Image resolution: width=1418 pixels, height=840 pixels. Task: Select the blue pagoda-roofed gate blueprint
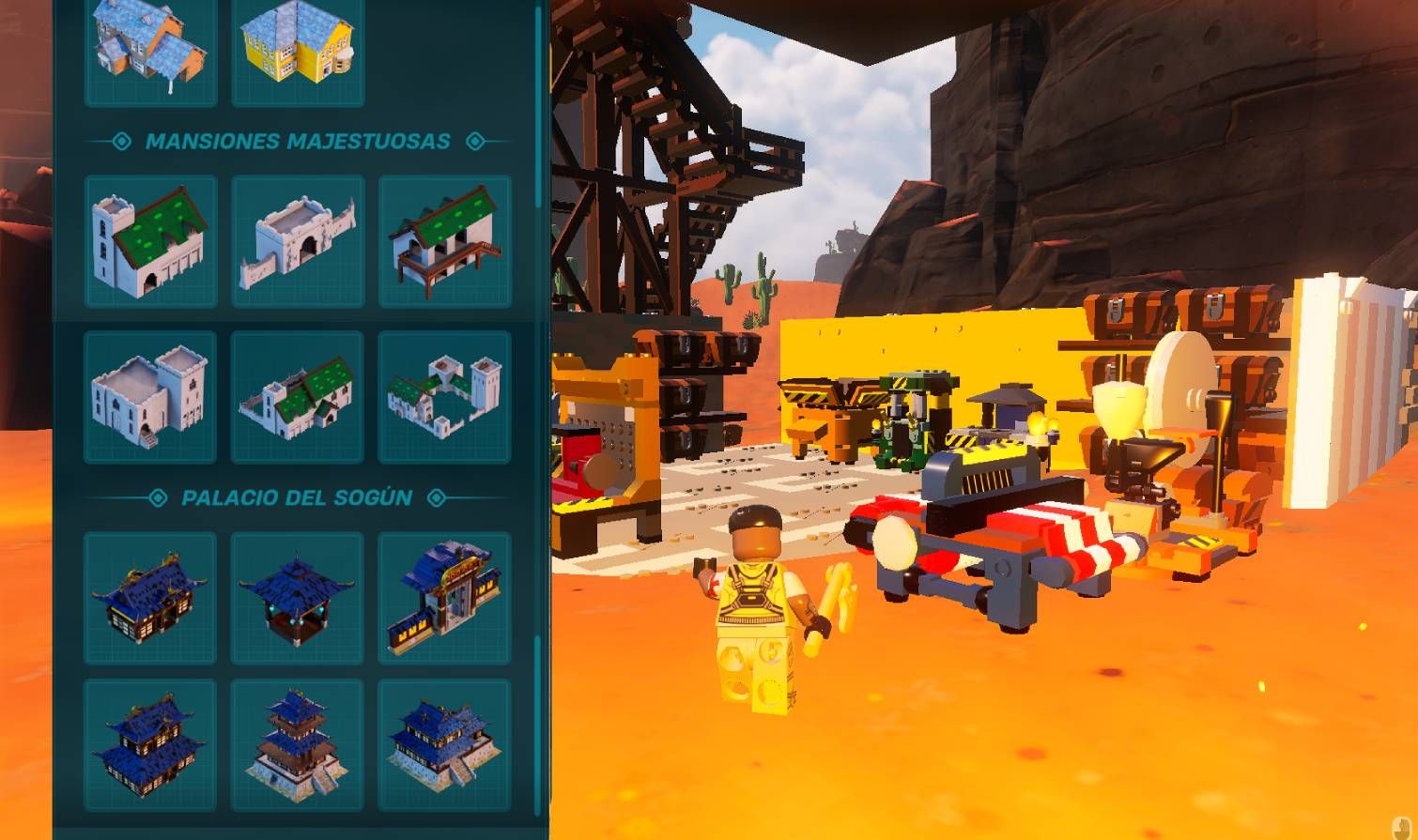point(297,598)
